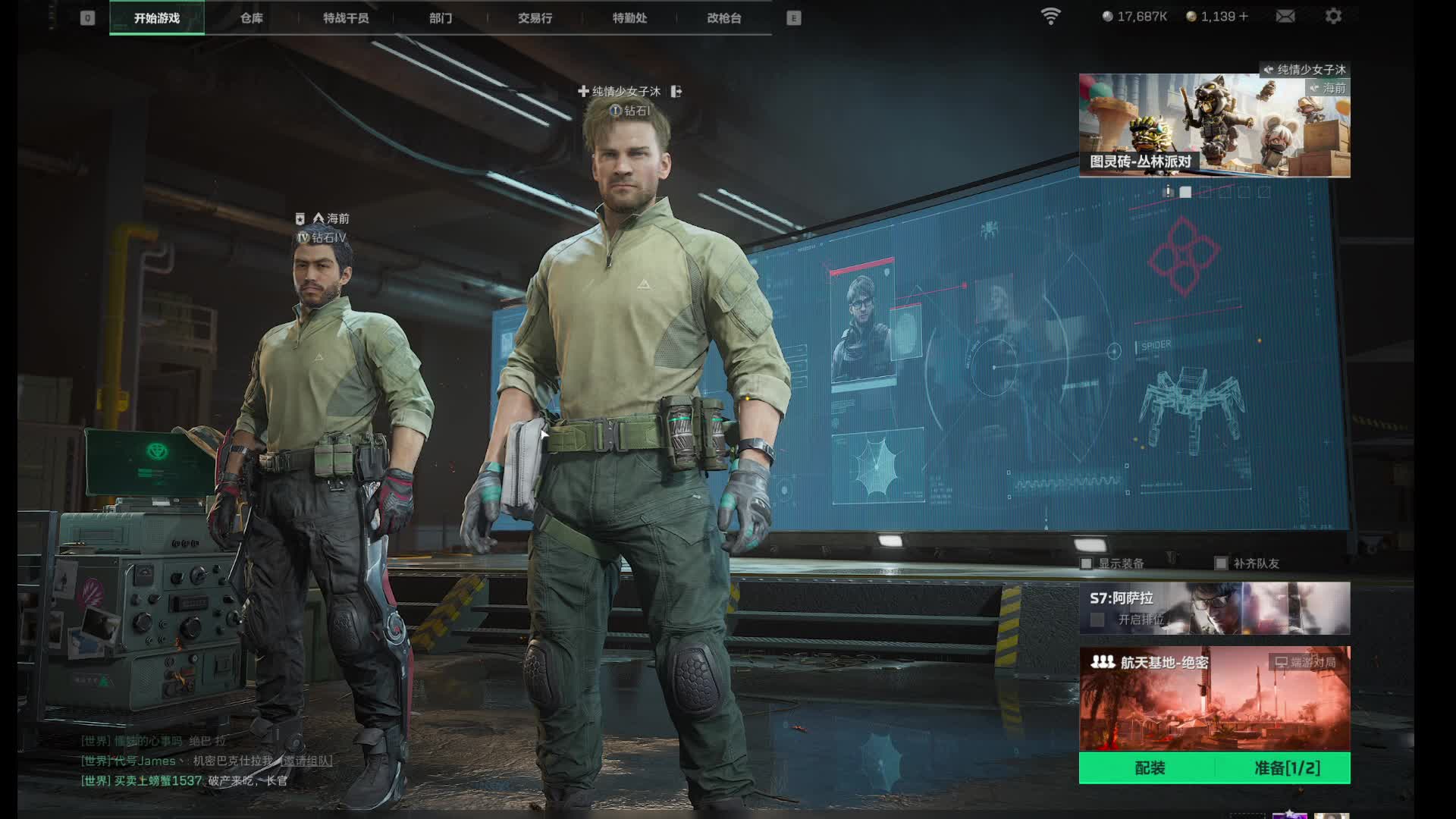The height and width of the screenshot is (819, 1456).
Task: Toggle the 显示装备 checkbox
Action: click(x=1087, y=563)
